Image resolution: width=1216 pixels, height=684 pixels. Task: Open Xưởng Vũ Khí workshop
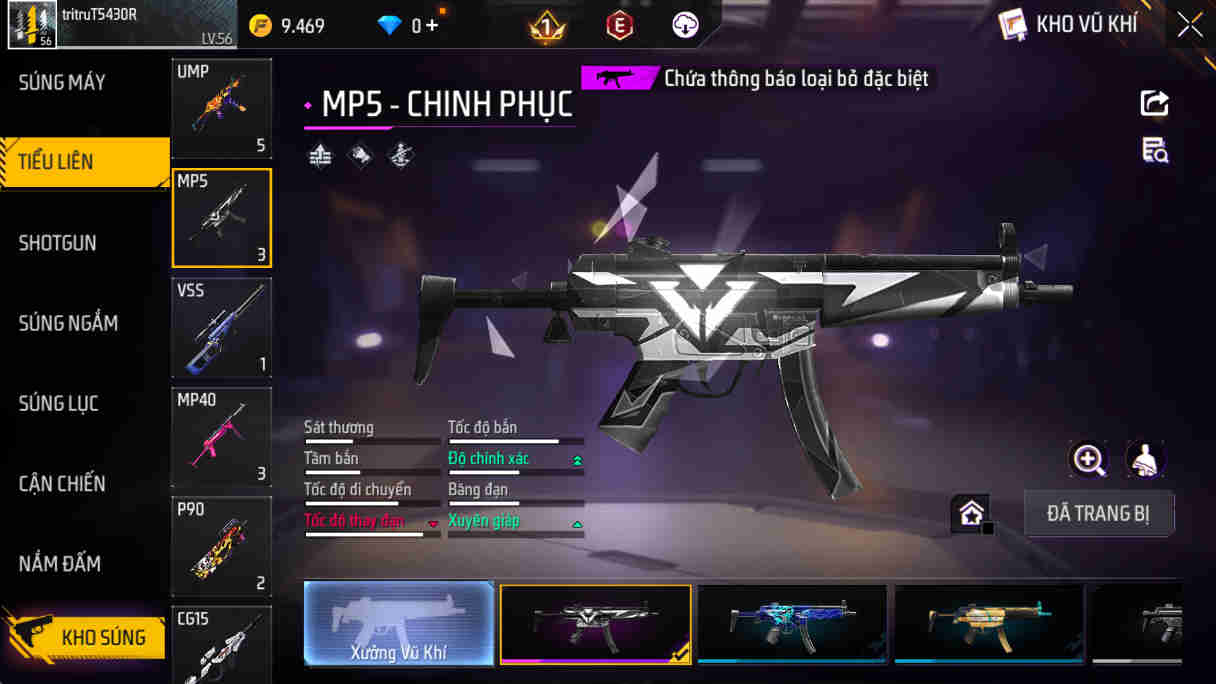(399, 623)
